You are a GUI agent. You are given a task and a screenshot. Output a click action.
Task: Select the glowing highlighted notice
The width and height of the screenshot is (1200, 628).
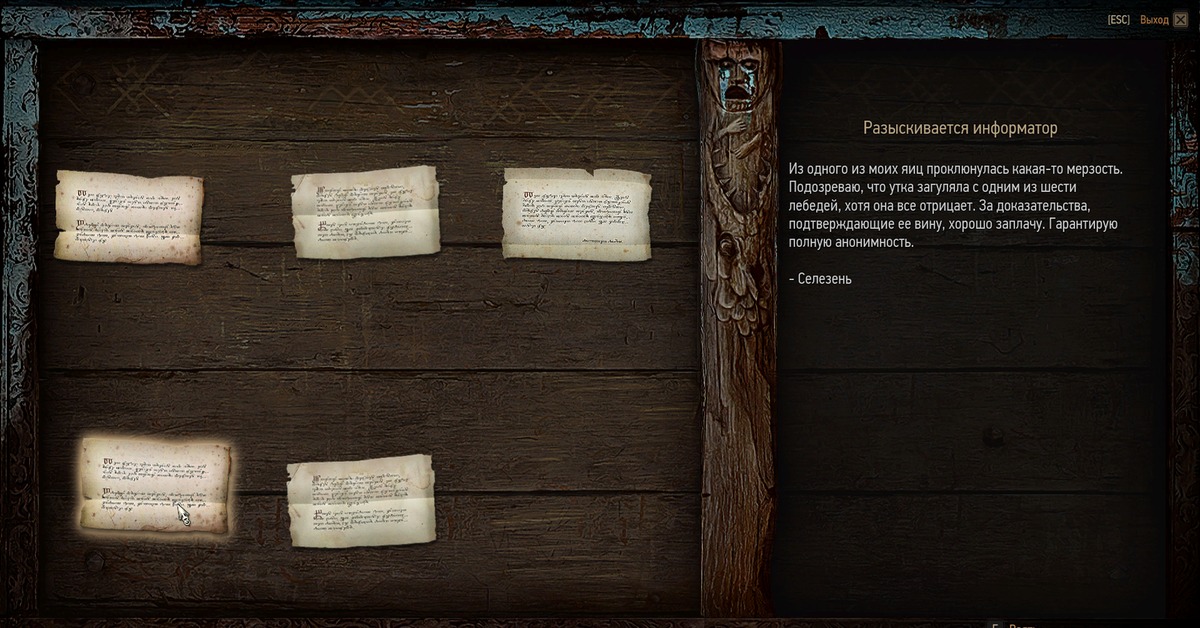coord(155,485)
